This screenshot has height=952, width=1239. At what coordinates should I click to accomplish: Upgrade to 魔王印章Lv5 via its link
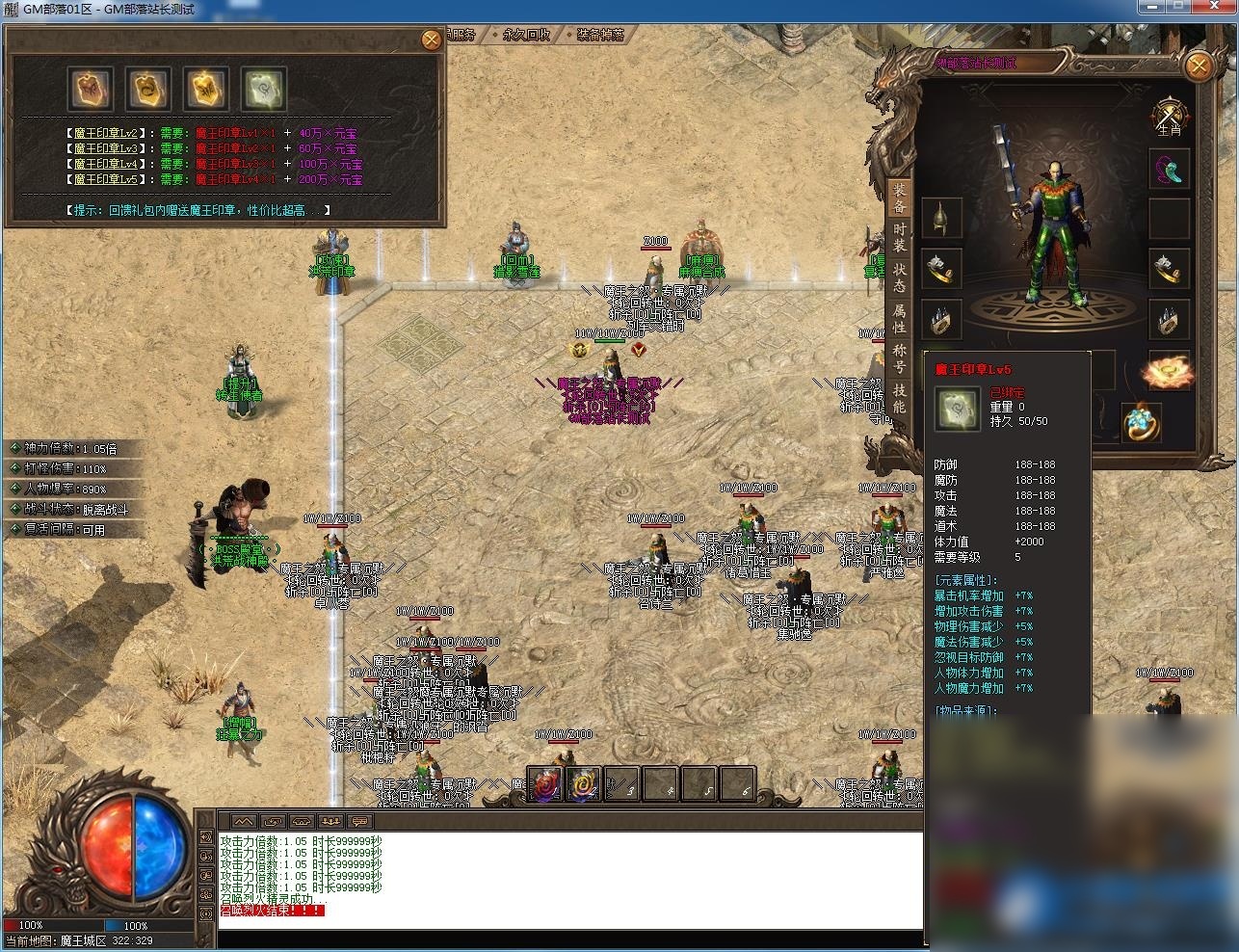click(104, 179)
